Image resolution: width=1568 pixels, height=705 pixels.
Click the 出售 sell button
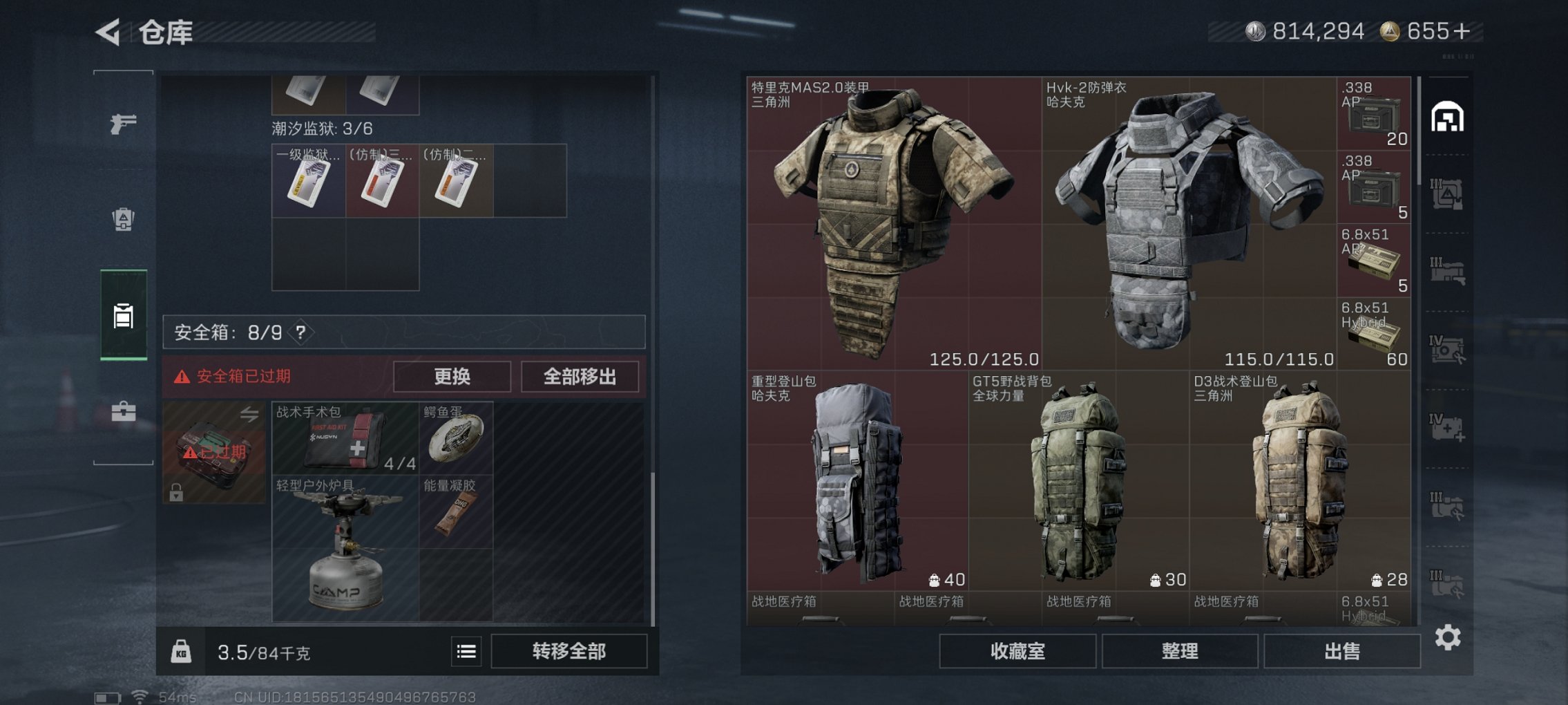pyautogui.click(x=1343, y=650)
